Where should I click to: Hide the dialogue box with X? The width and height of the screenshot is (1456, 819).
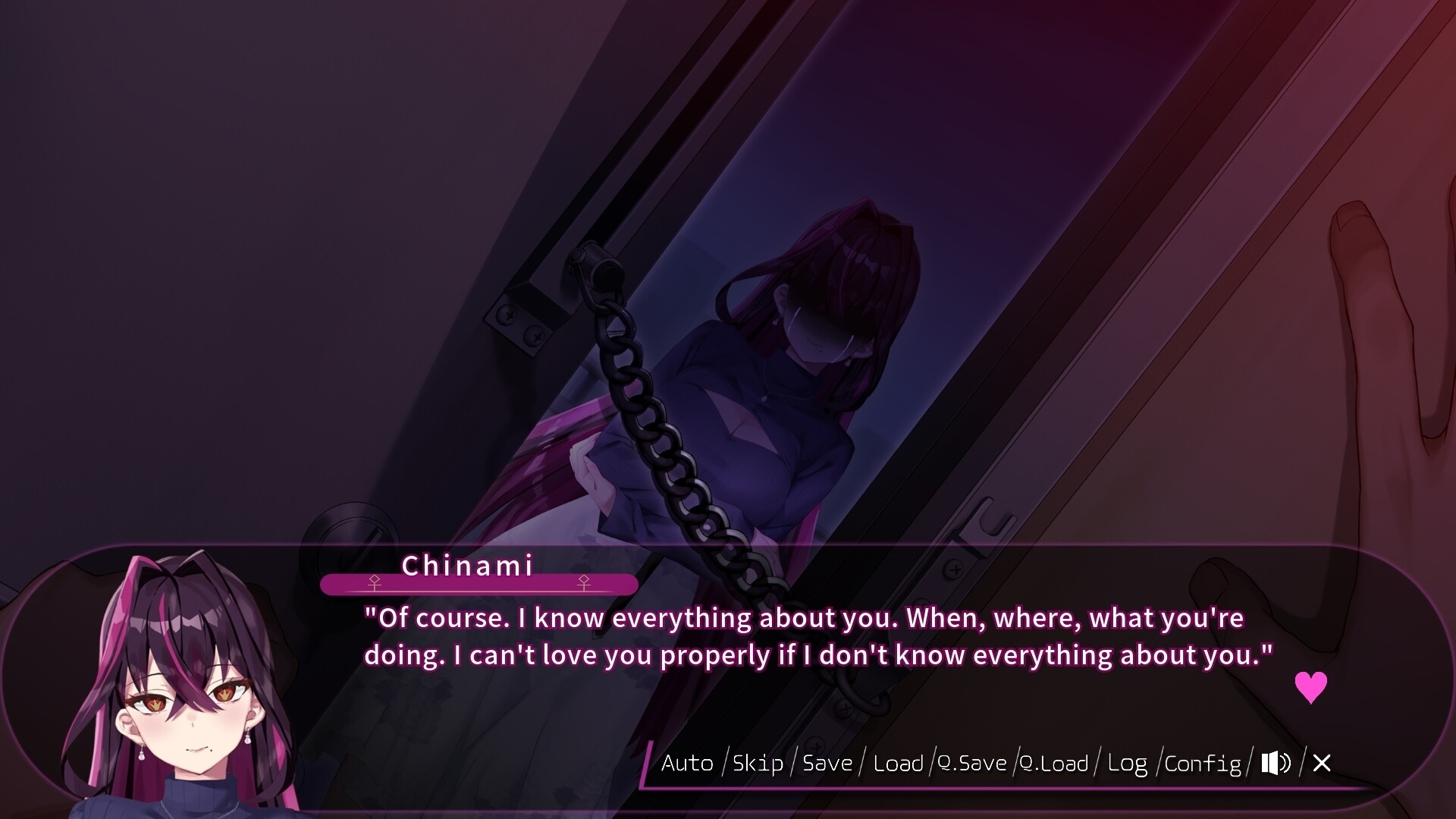click(1322, 763)
